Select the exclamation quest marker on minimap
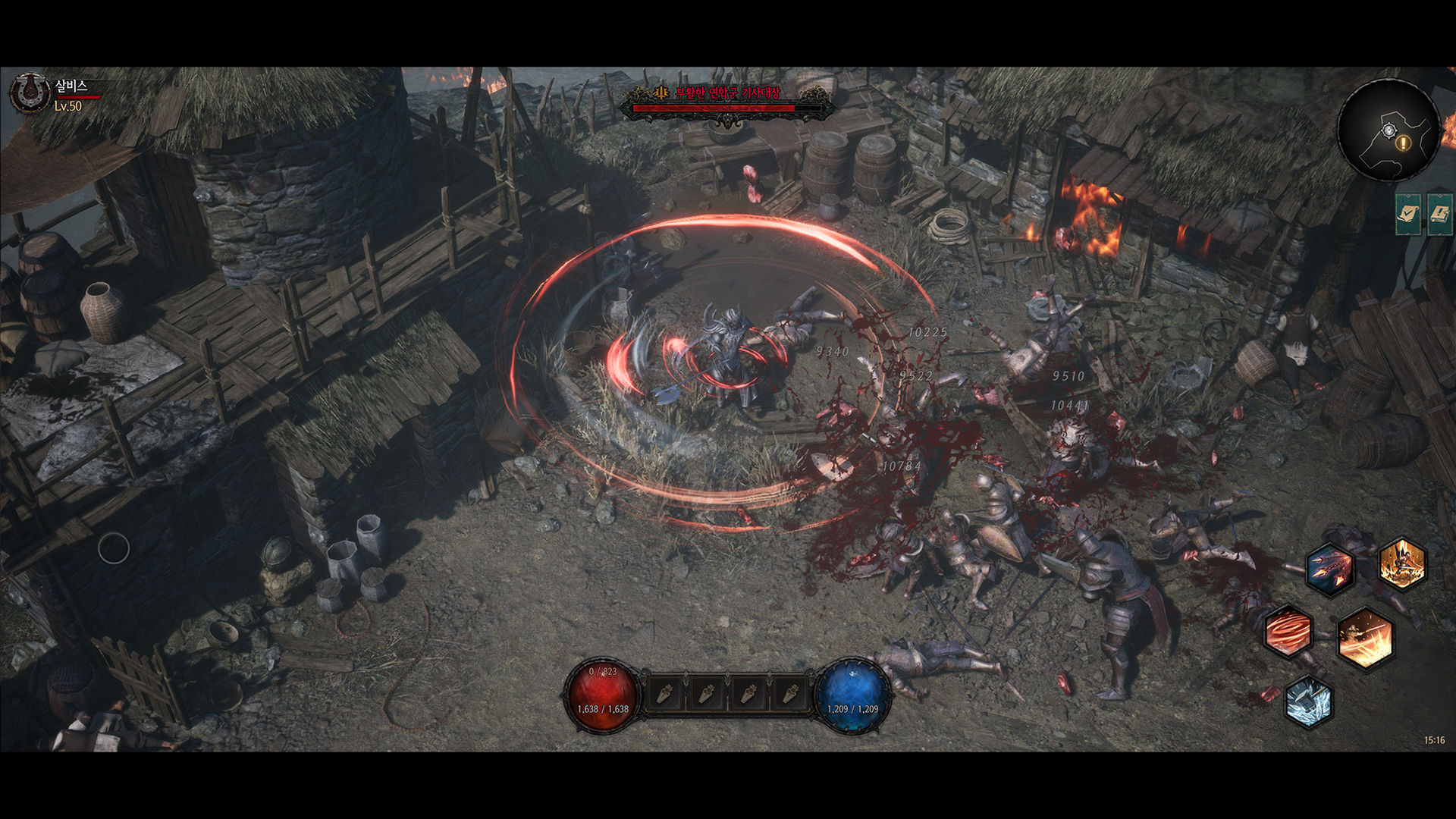 (x=1404, y=143)
